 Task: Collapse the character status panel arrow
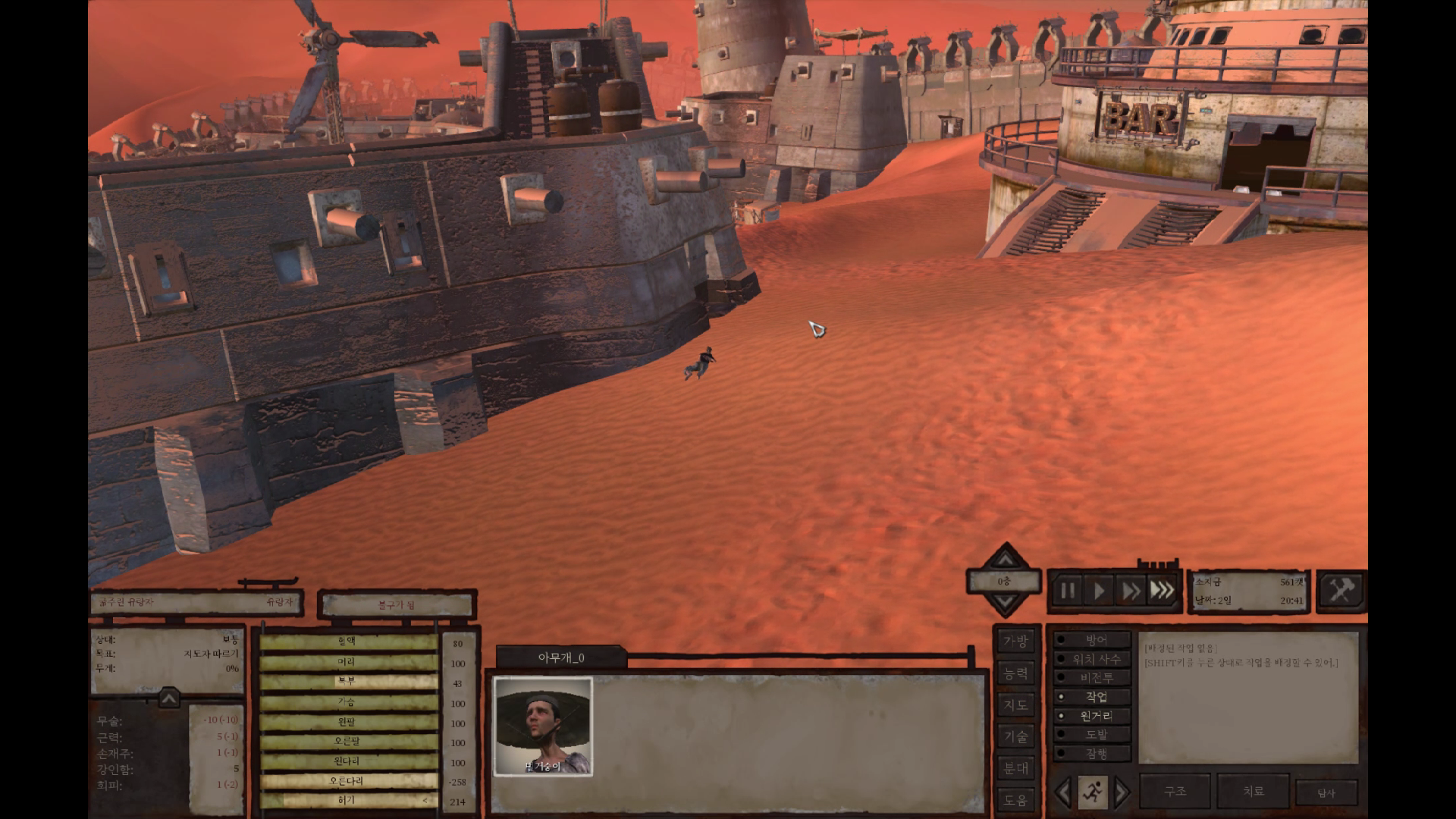point(168,698)
